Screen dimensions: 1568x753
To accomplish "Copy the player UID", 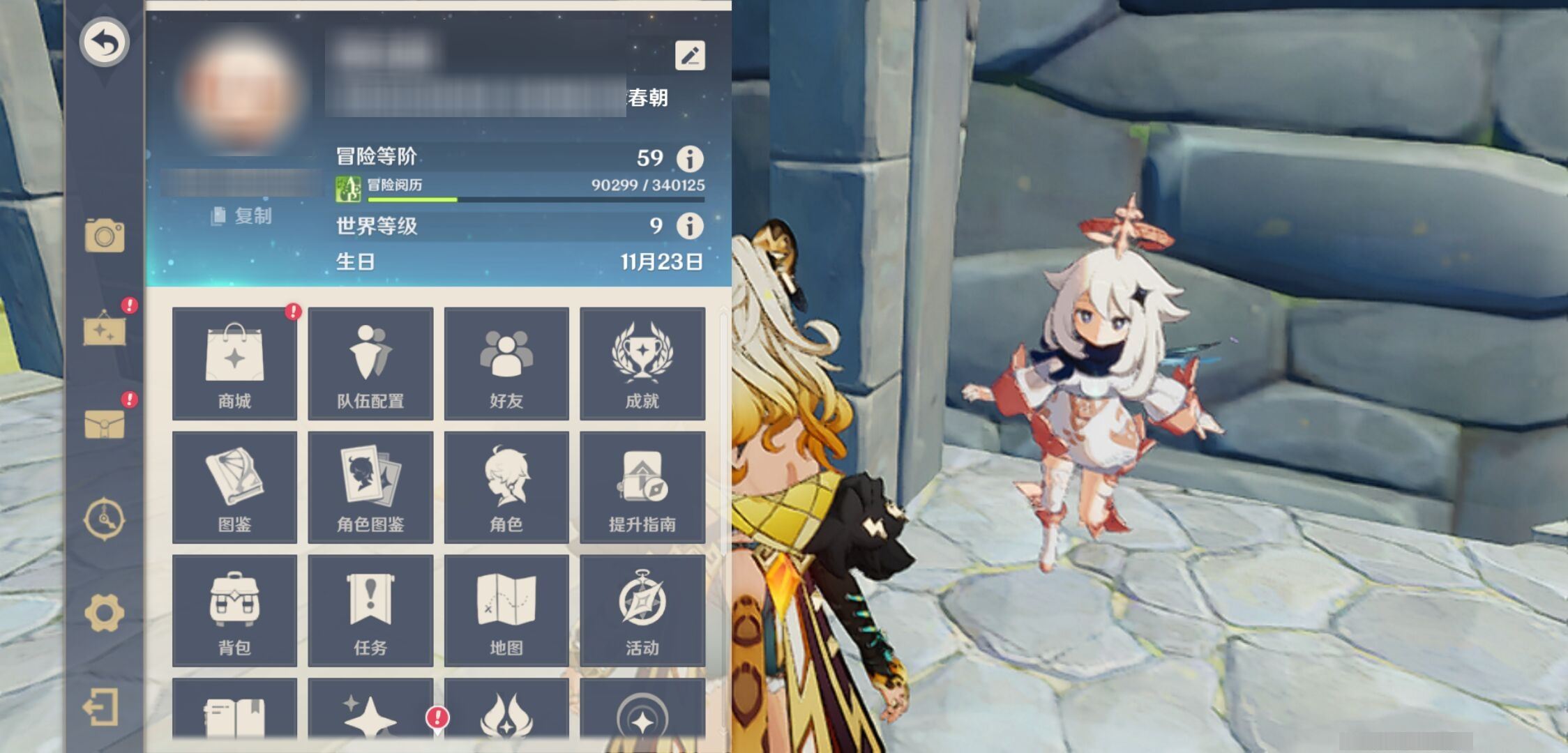I will pos(241,216).
